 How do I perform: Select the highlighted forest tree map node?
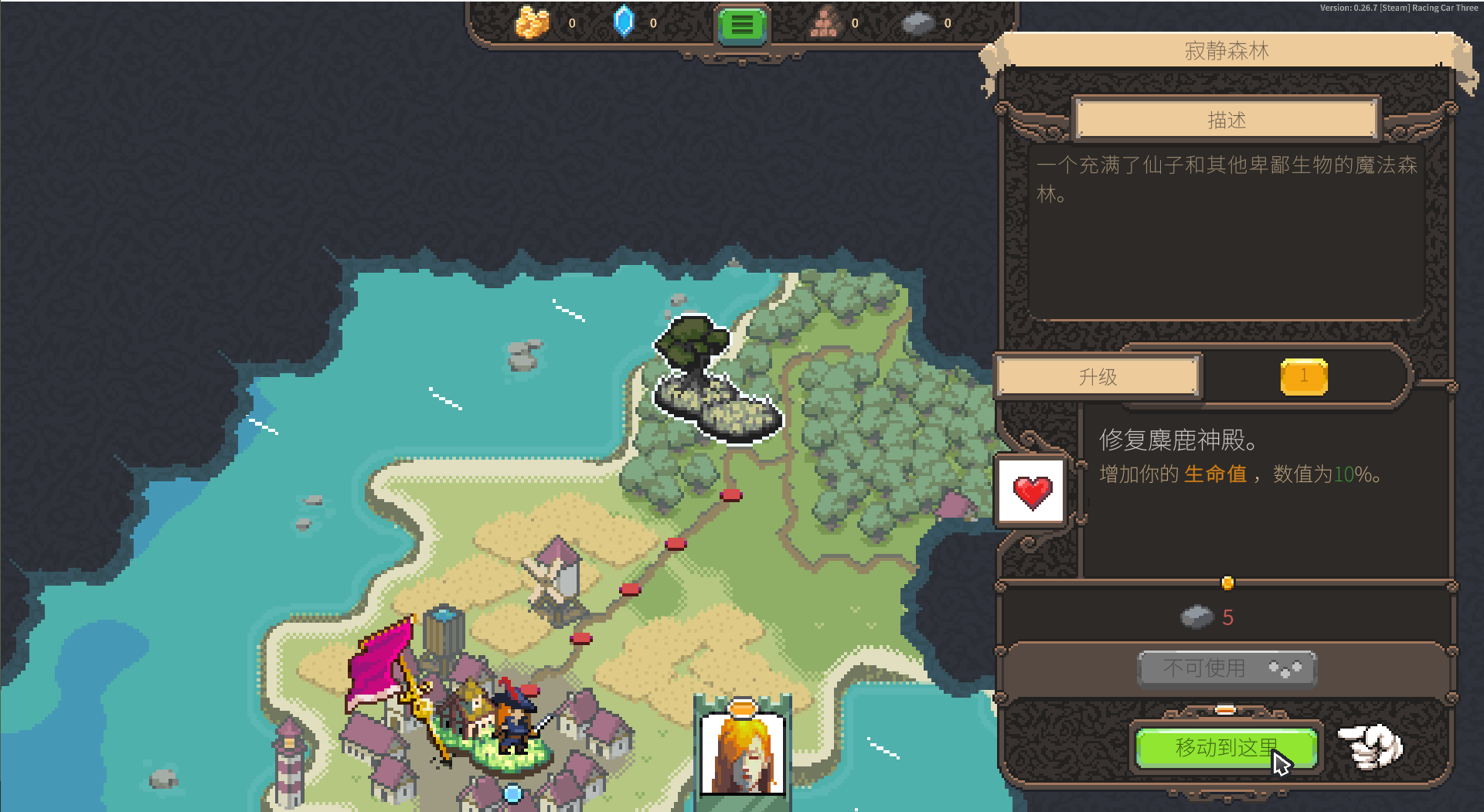[x=713, y=379]
